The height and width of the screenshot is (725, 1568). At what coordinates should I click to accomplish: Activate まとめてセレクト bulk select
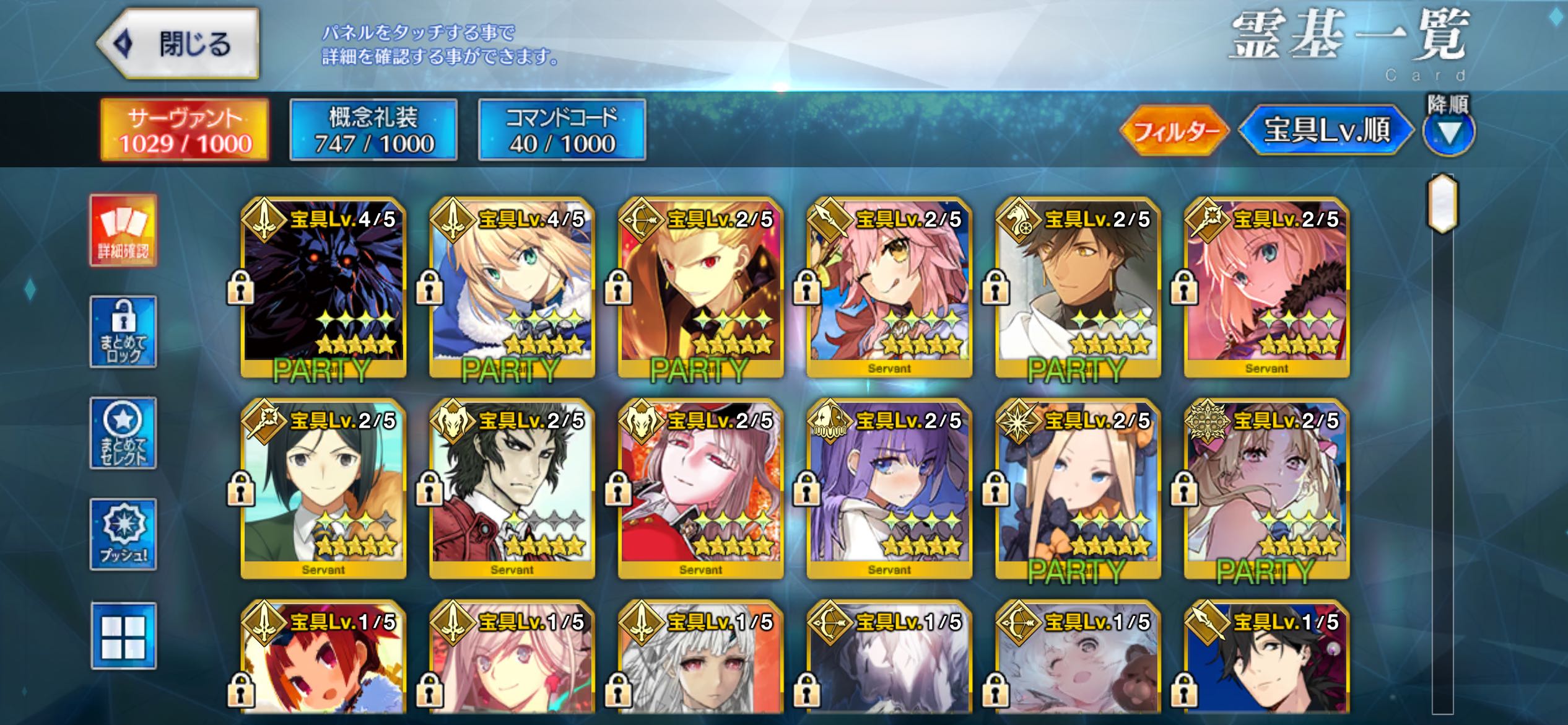[123, 433]
